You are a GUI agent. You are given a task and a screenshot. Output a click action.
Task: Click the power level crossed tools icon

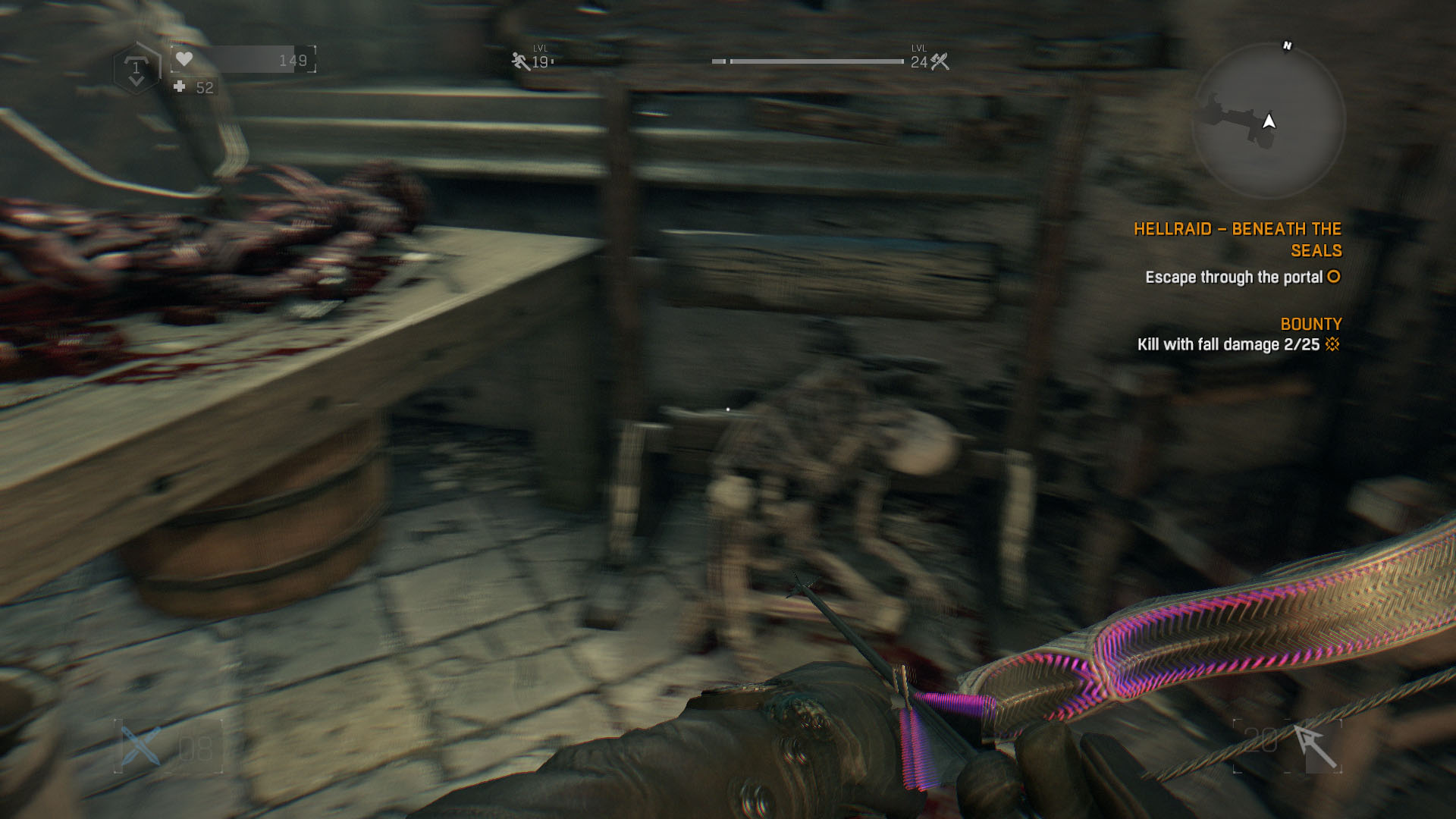(940, 61)
